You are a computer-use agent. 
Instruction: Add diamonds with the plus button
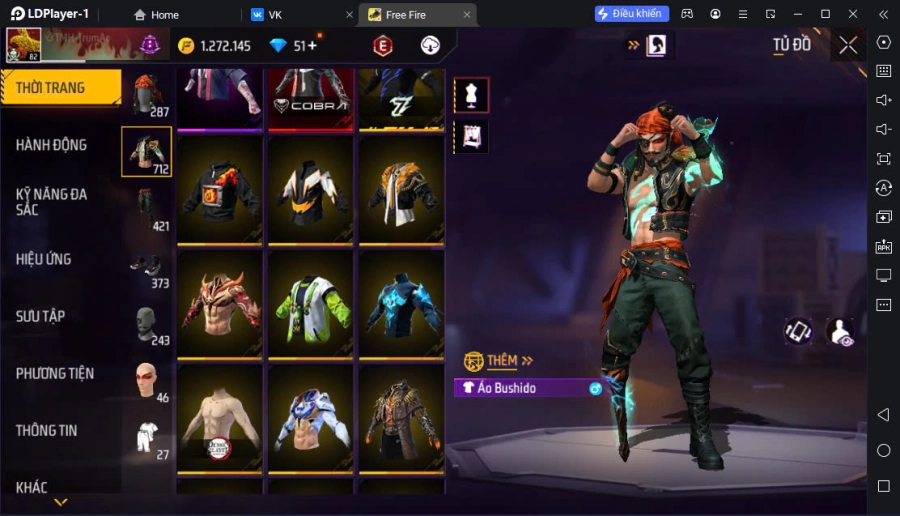313,45
